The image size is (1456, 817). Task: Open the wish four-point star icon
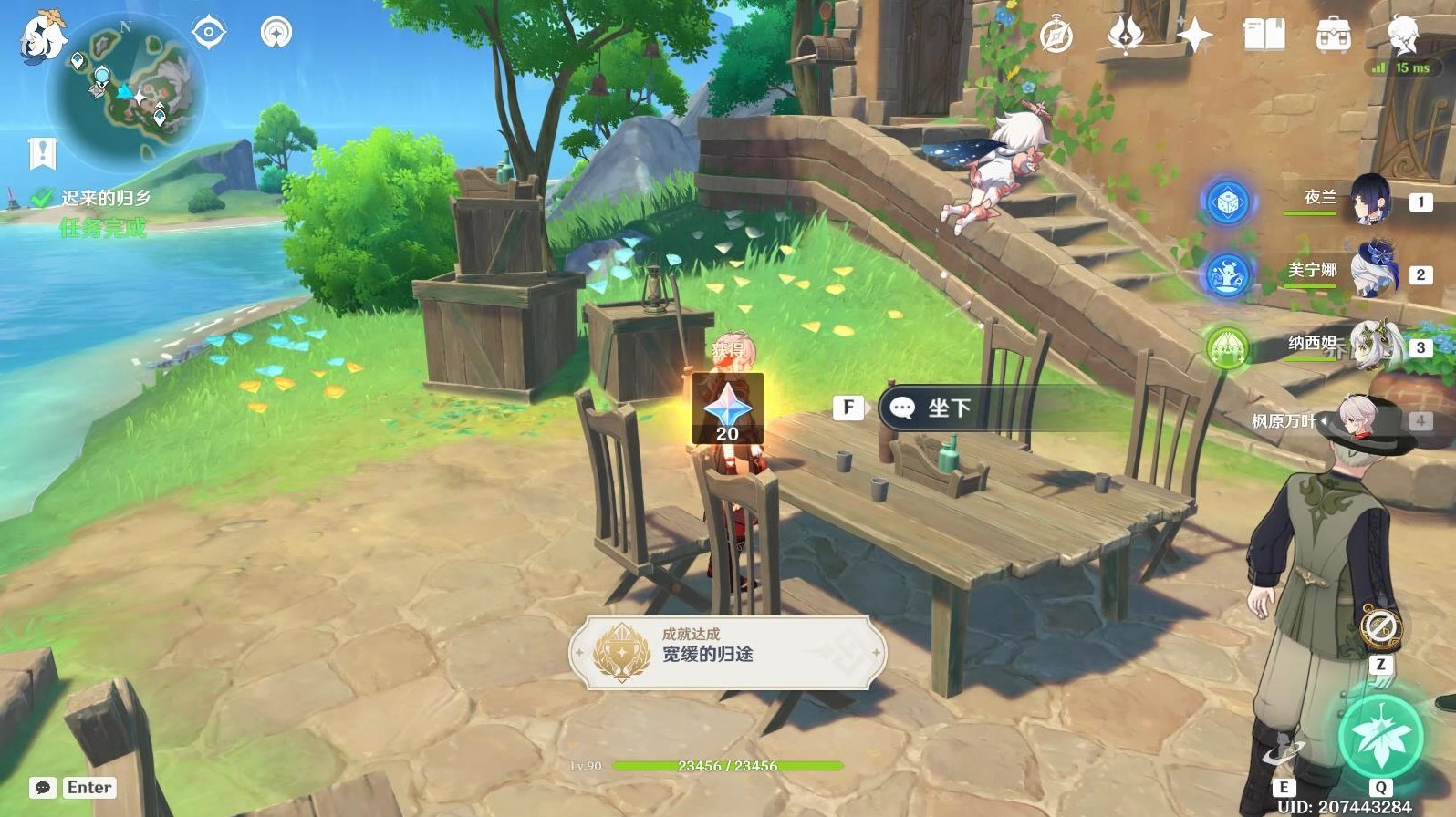1194,36
